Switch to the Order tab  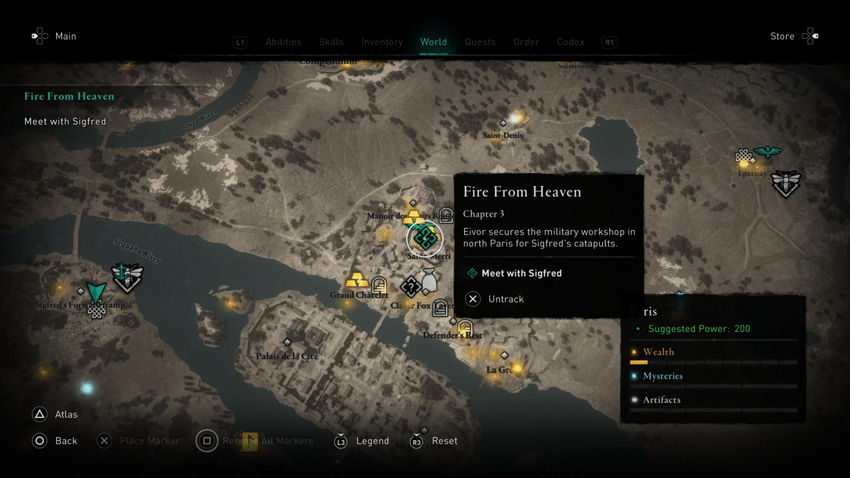(526, 42)
